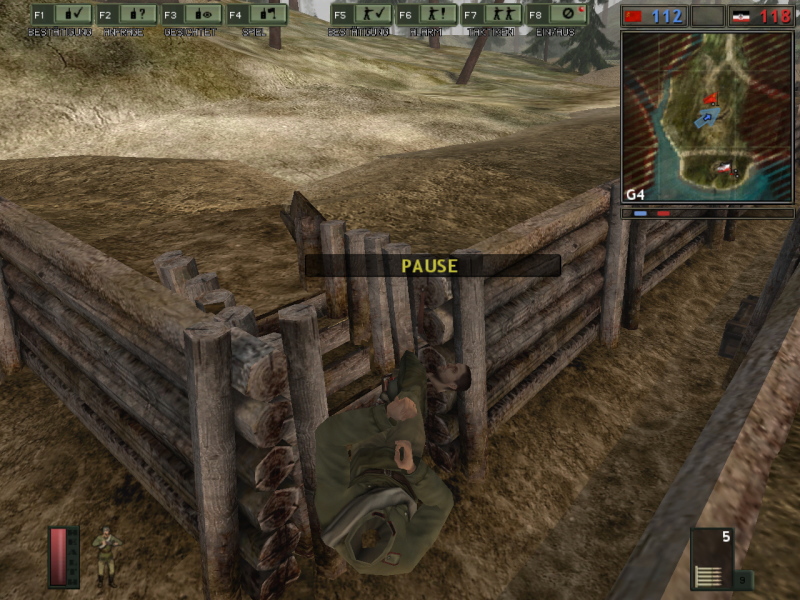Open the F4 radio command menu
This screenshot has height=600, width=800.
click(256, 15)
